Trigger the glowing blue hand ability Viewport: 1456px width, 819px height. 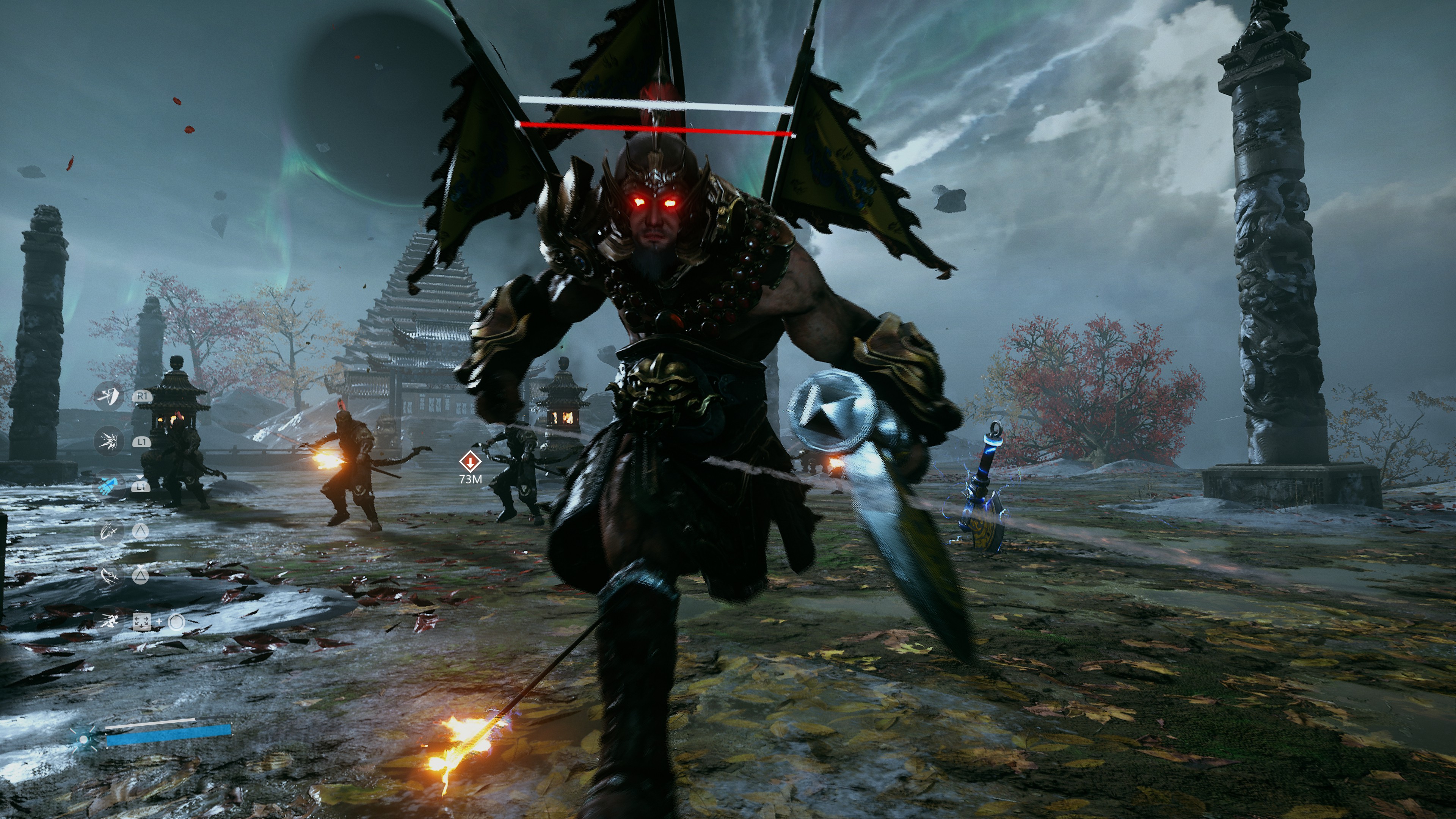[x=108, y=485]
